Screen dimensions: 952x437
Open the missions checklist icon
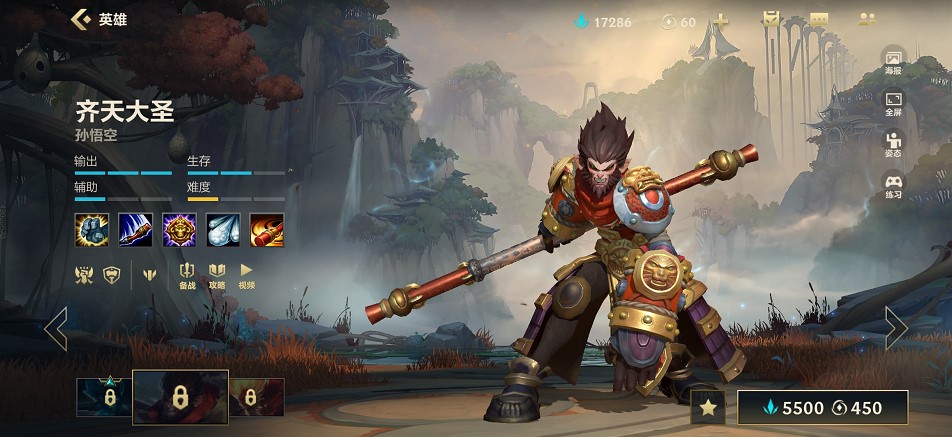coord(770,20)
